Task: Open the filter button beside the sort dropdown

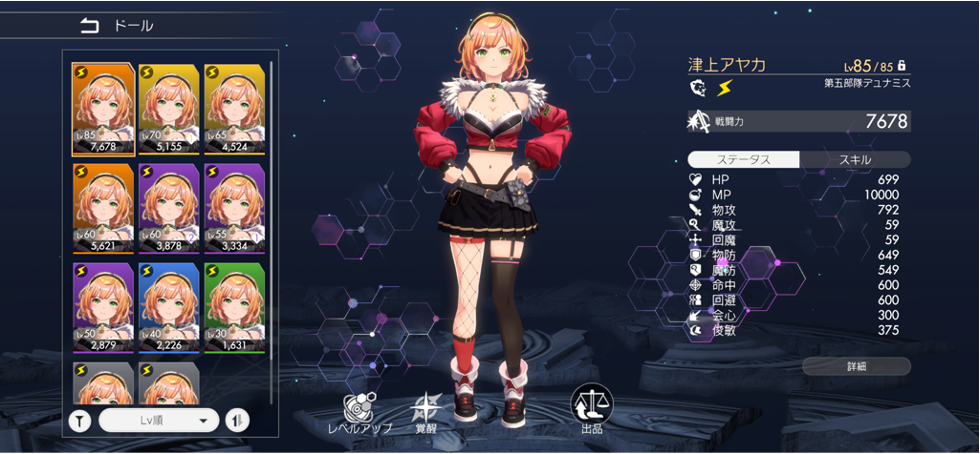Action: pyautogui.click(x=80, y=420)
